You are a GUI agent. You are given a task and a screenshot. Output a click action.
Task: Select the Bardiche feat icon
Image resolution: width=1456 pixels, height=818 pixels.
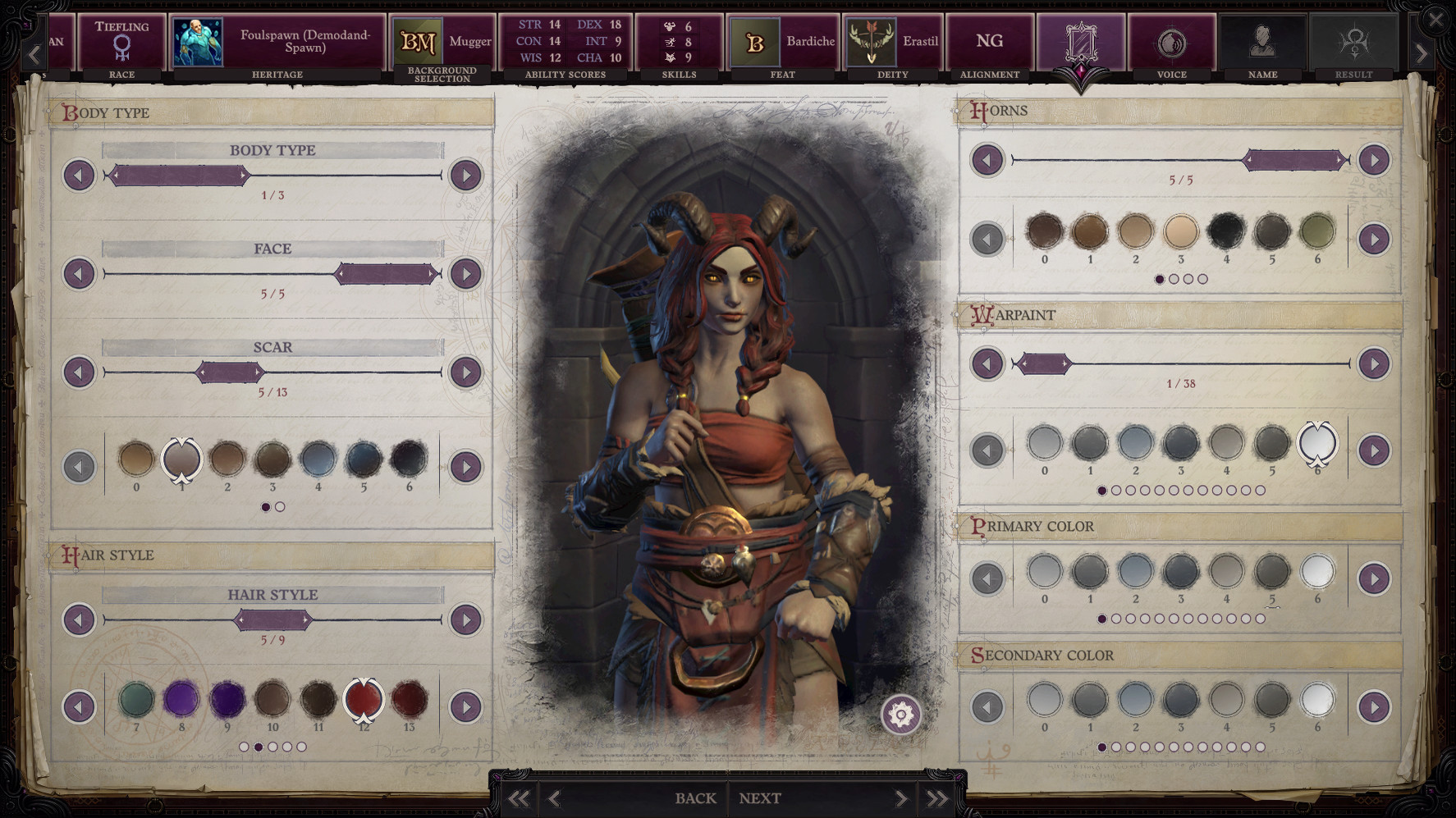pos(757,41)
